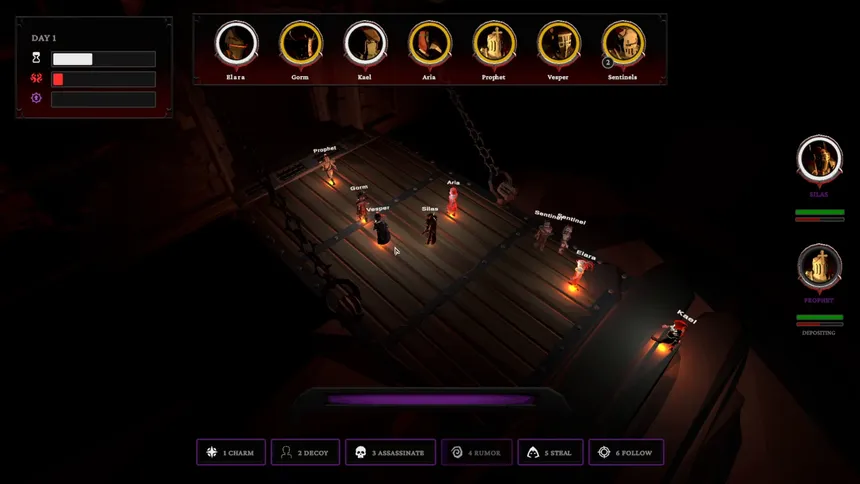Viewport: 860px width, 484px height.
Task: Select the Sentinels portrait in the top bar
Action: tap(622, 44)
